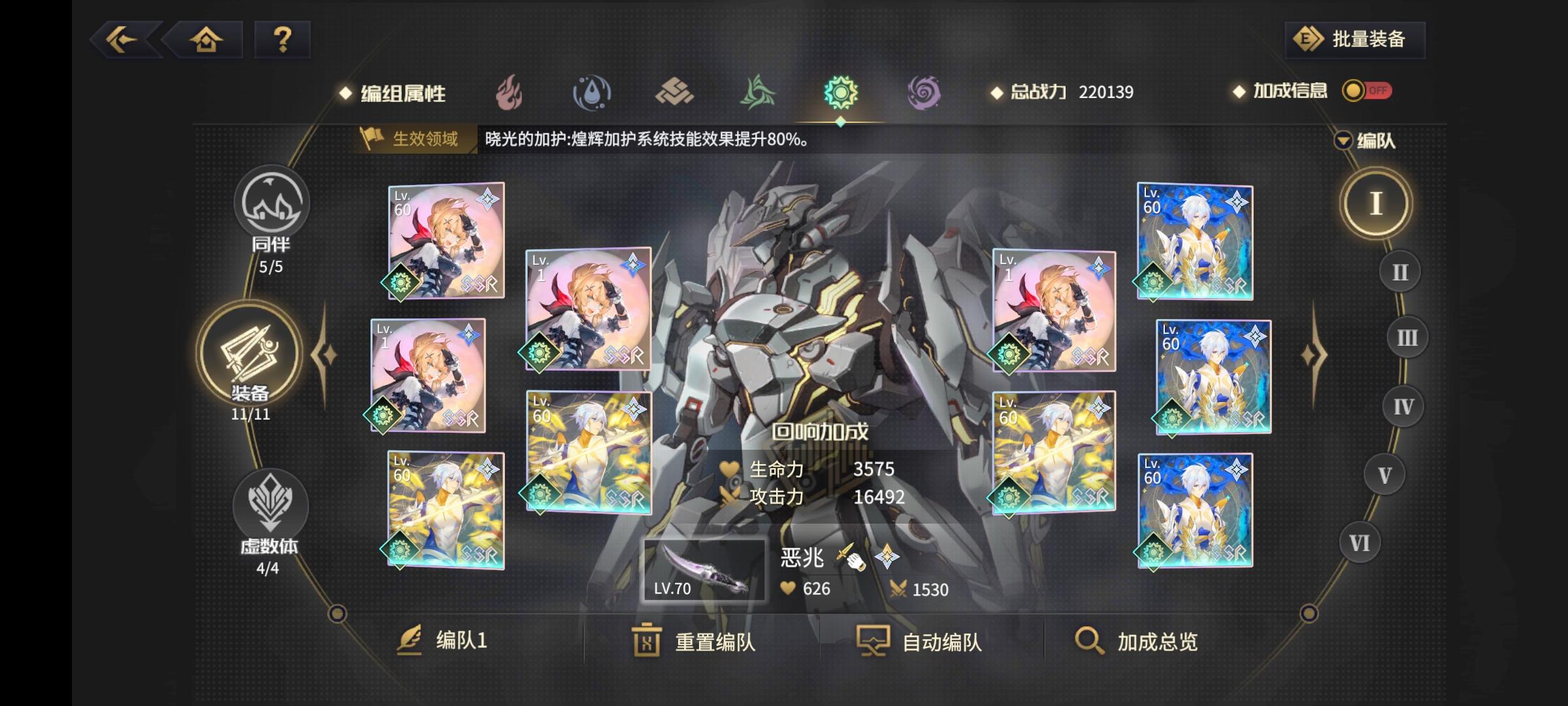Select the dark element filter icon

(x=923, y=93)
